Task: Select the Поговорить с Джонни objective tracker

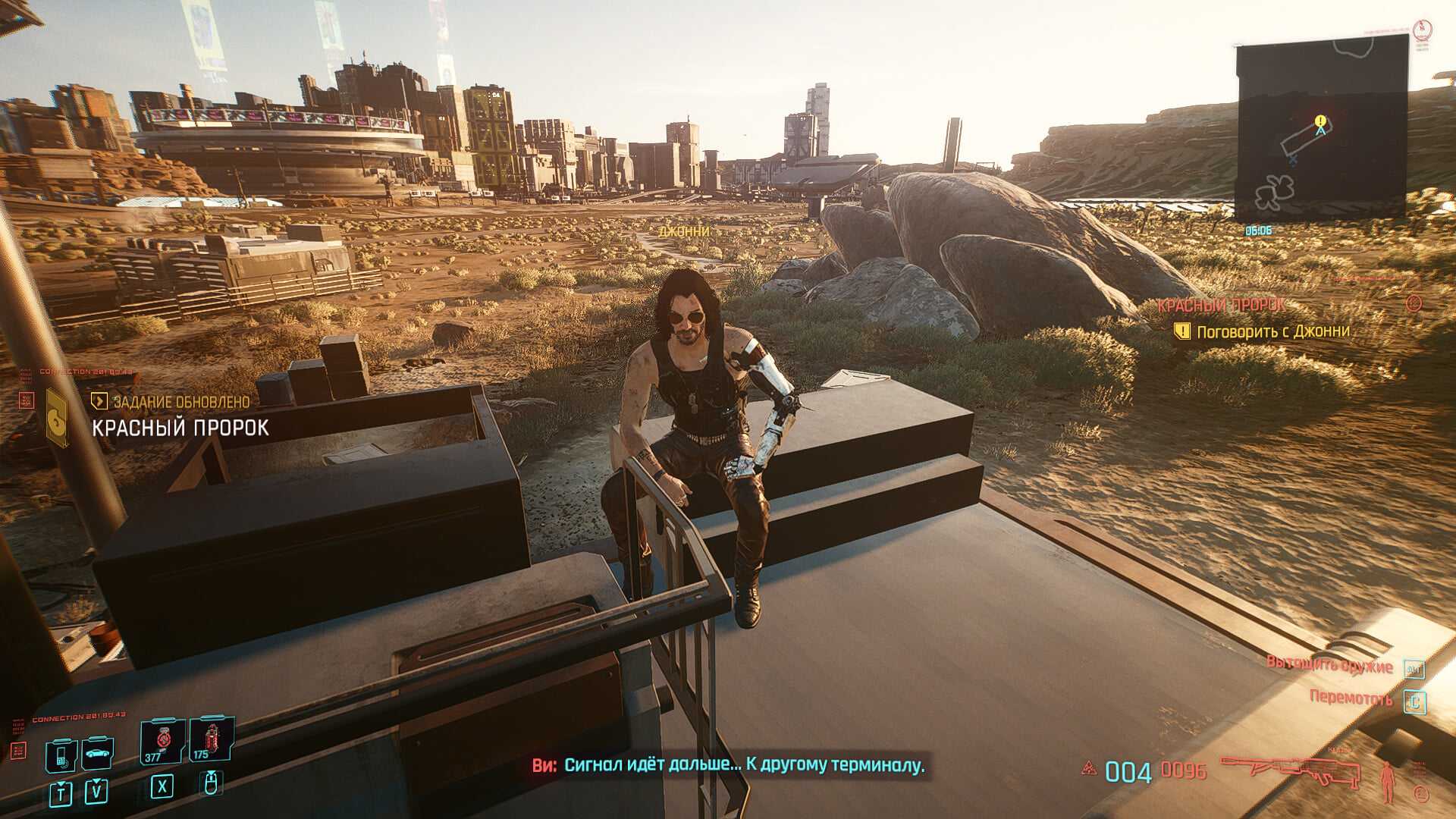Action: (x=1272, y=331)
